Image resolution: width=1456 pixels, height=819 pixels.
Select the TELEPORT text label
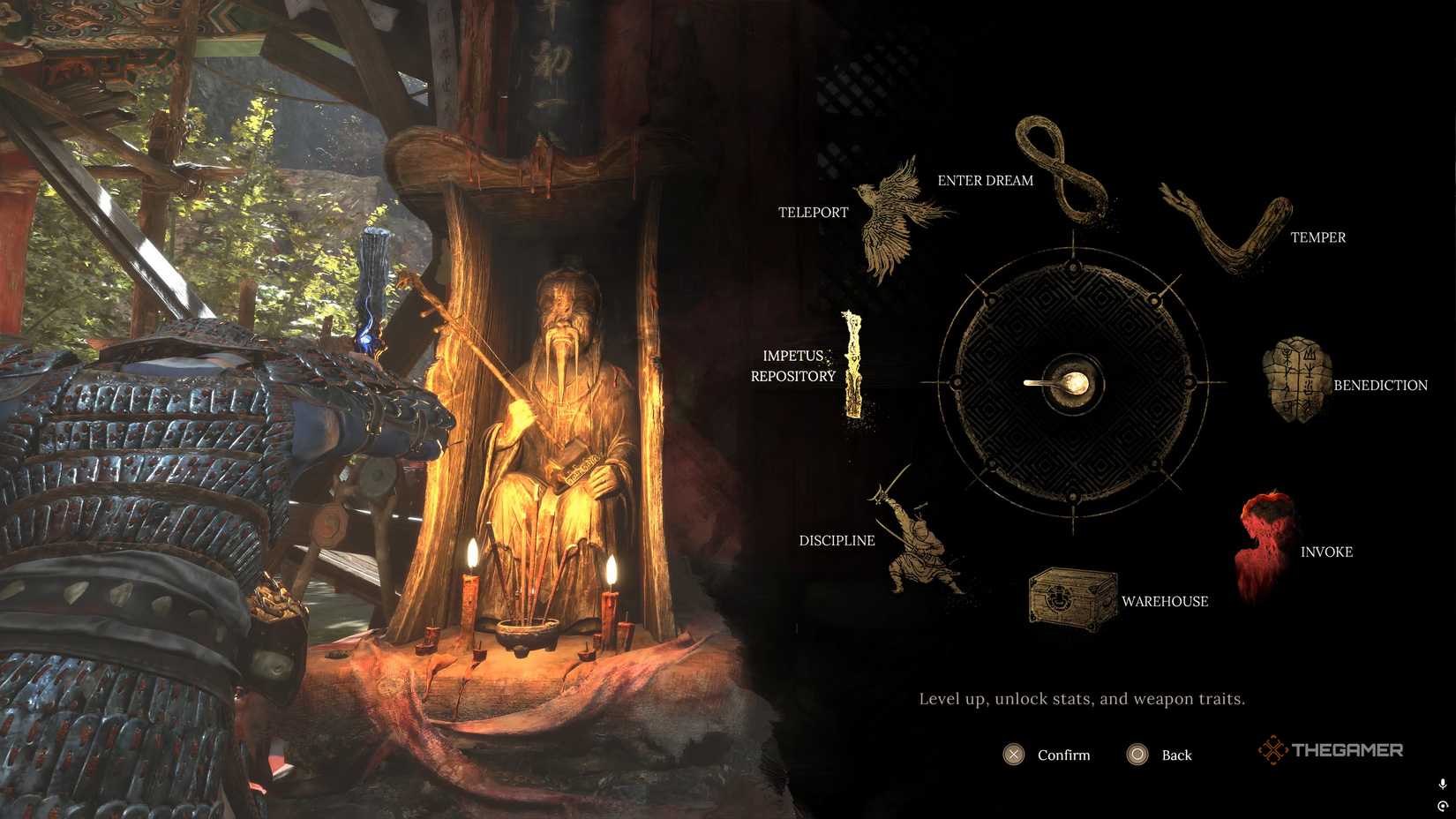point(813,212)
